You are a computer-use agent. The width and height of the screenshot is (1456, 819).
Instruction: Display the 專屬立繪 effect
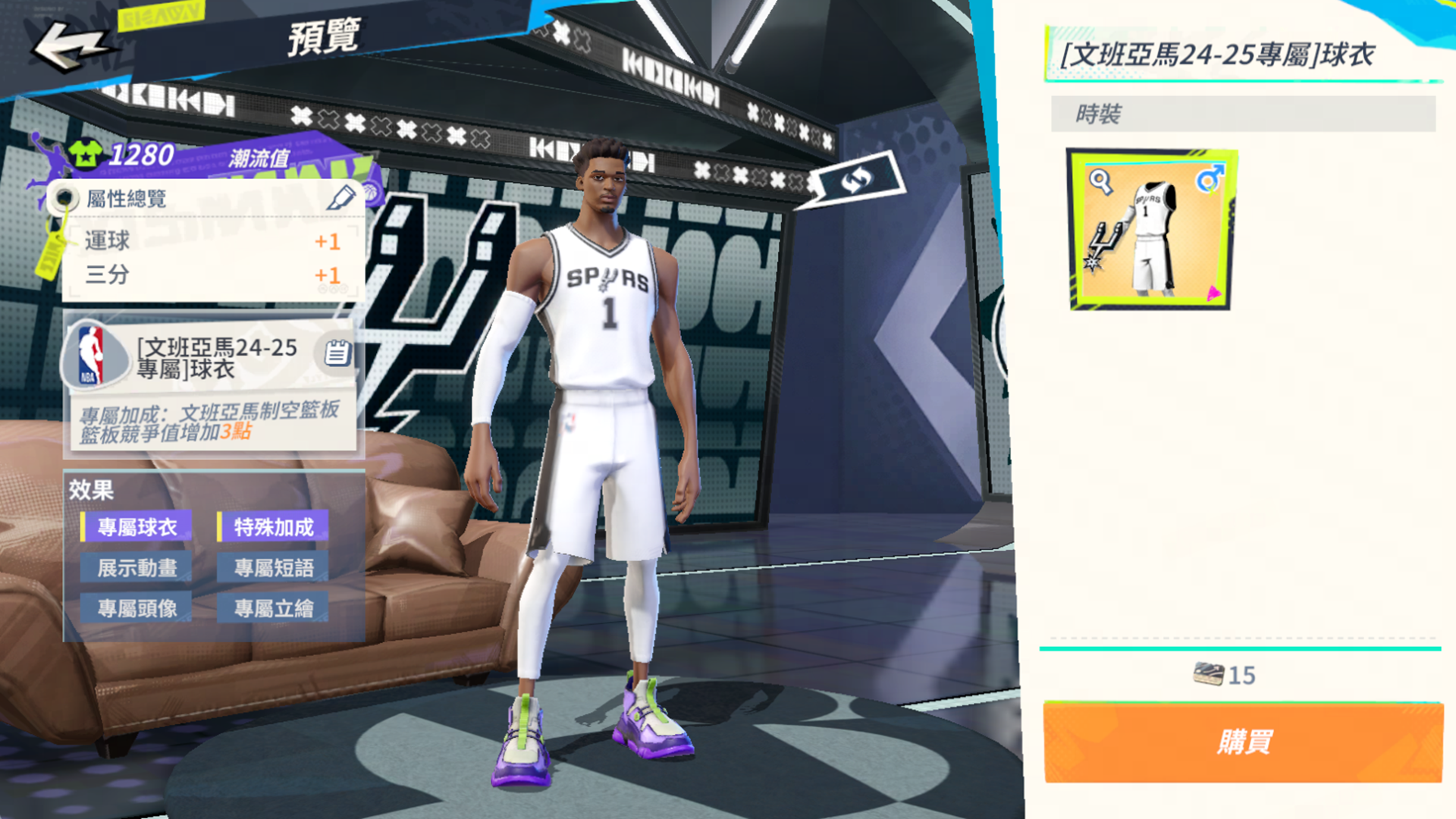(273, 608)
